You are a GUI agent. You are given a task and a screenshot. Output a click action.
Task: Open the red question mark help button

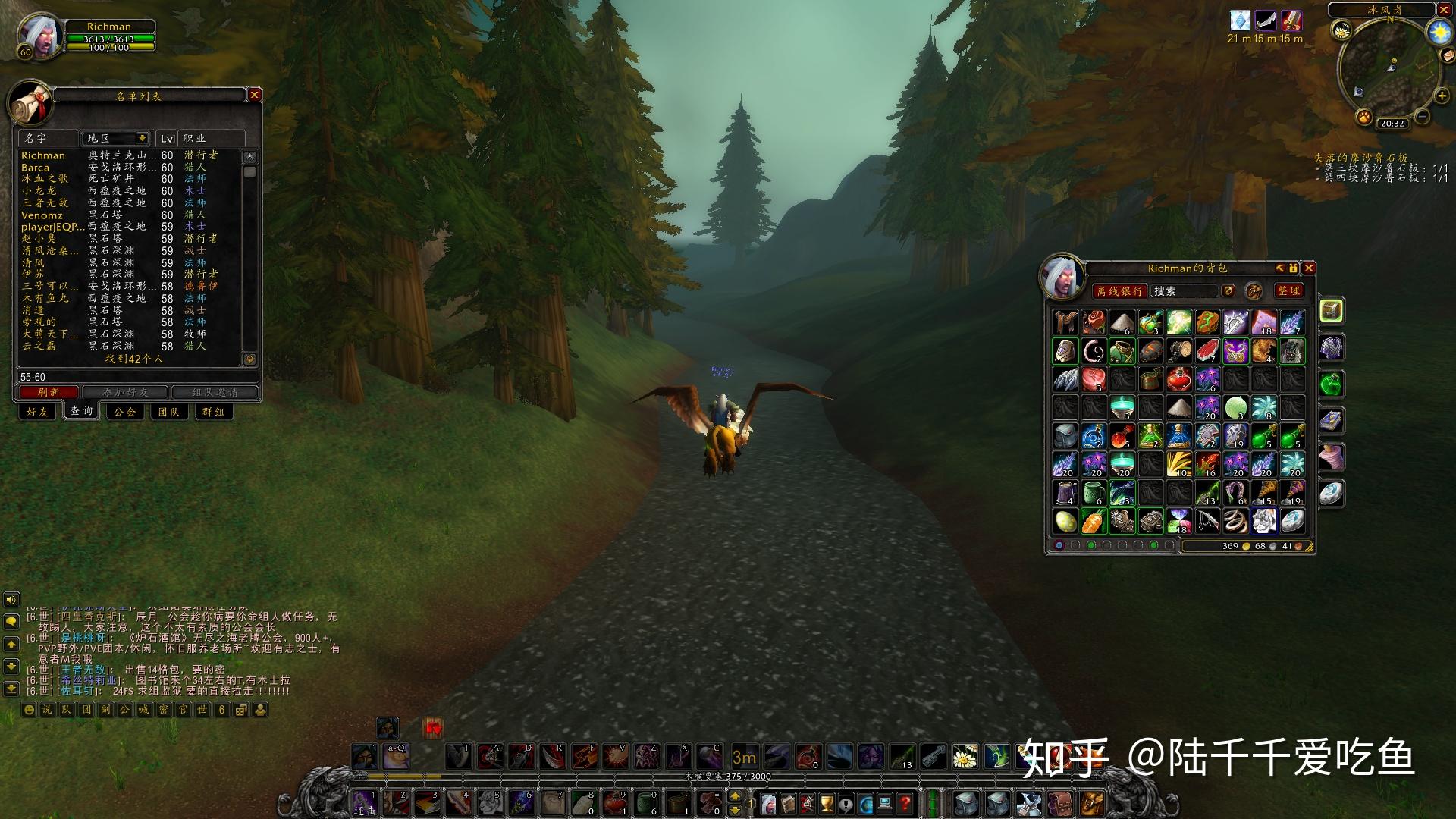point(905,802)
